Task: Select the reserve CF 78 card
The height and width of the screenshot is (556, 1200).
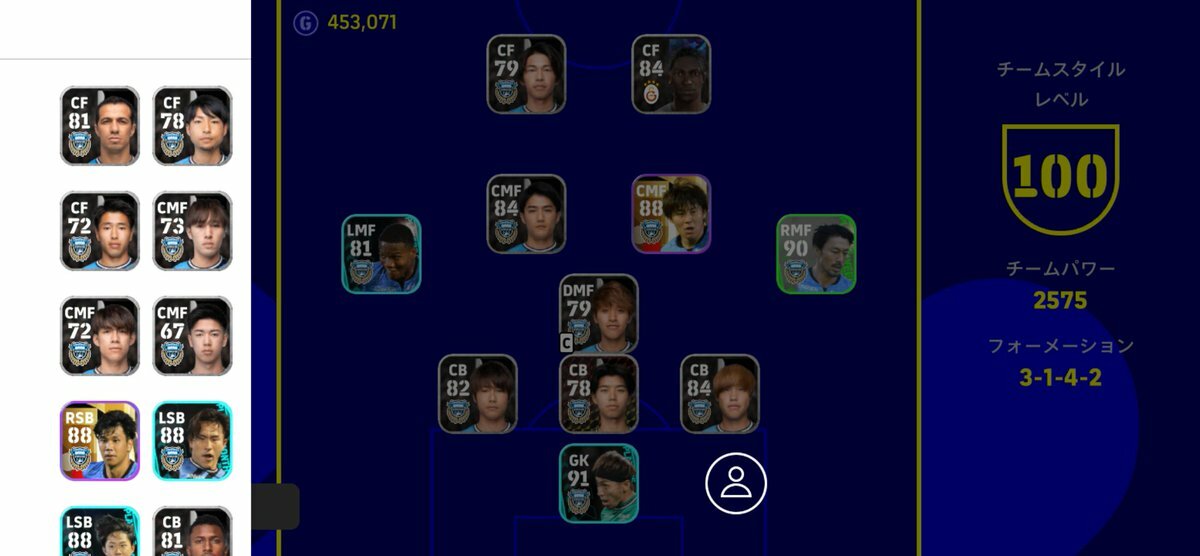Action: point(192,126)
